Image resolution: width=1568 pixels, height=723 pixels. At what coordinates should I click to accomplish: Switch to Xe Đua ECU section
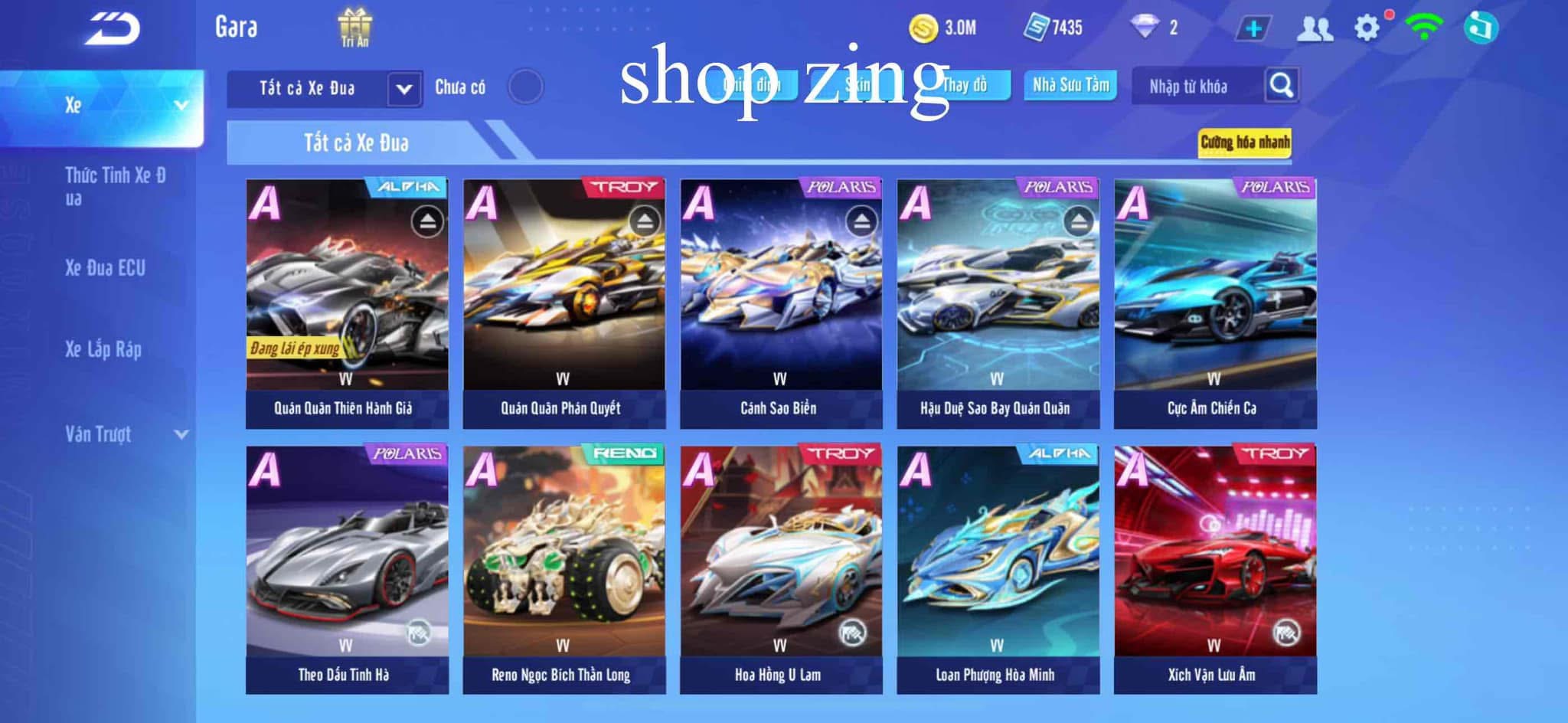click(105, 268)
